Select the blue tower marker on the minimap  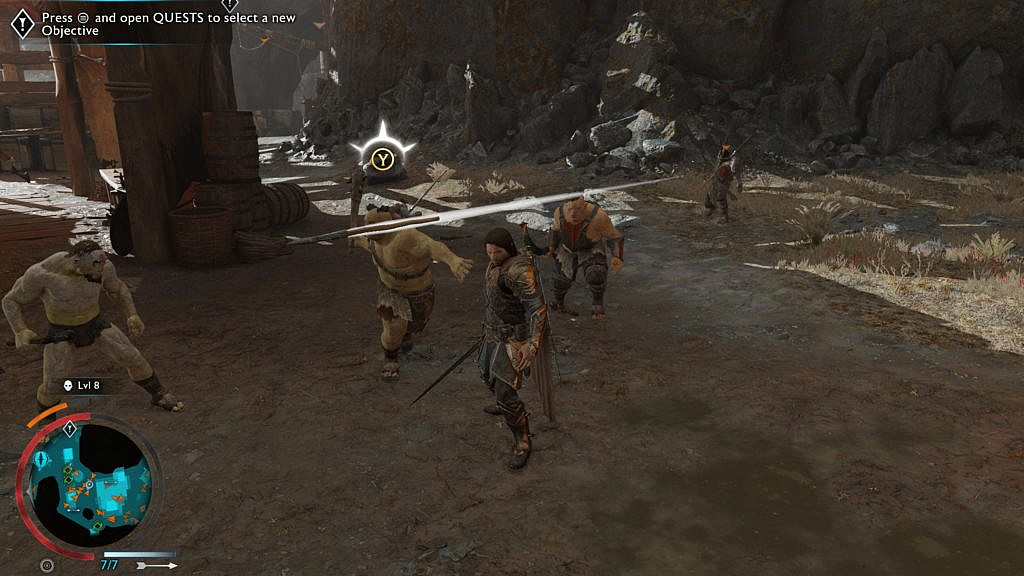tap(42, 460)
